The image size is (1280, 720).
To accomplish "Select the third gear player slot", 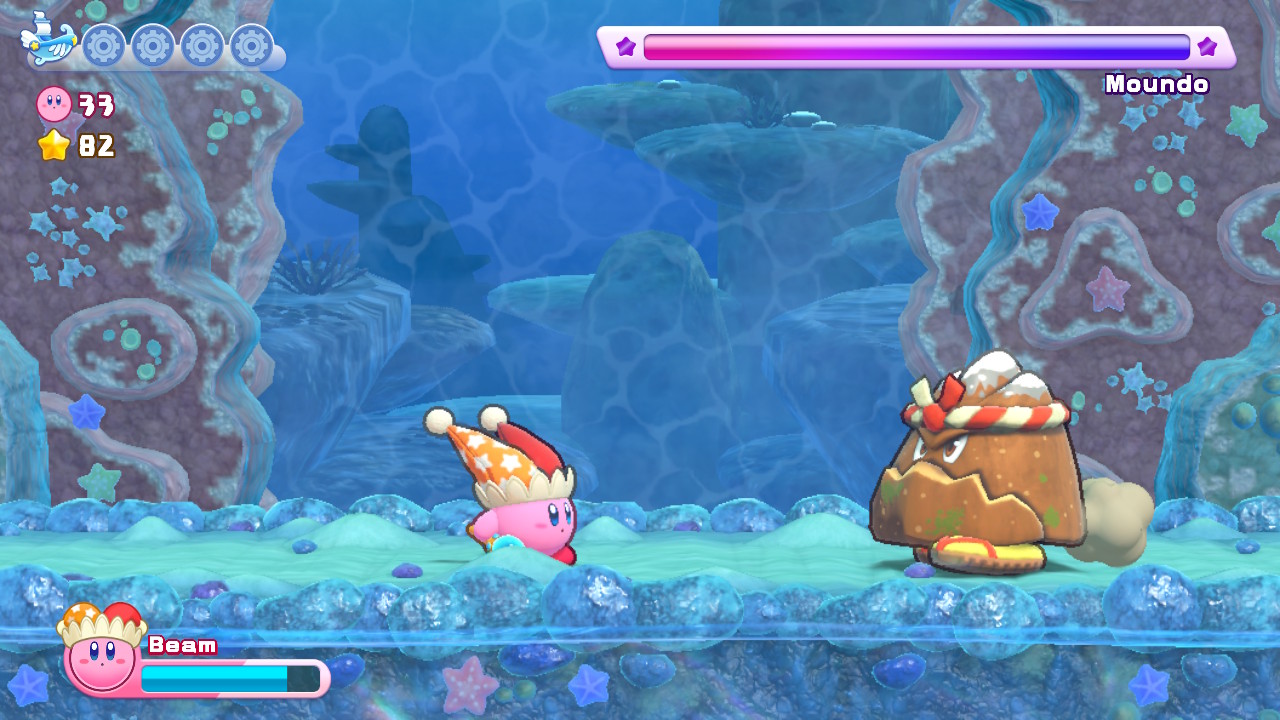I will coord(203,45).
